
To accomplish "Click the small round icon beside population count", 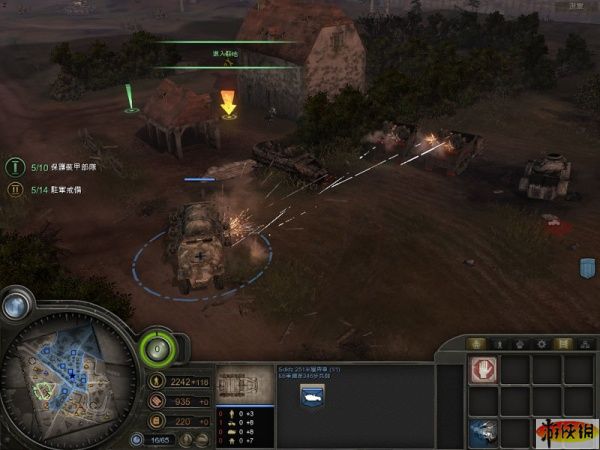I will tap(137, 438).
